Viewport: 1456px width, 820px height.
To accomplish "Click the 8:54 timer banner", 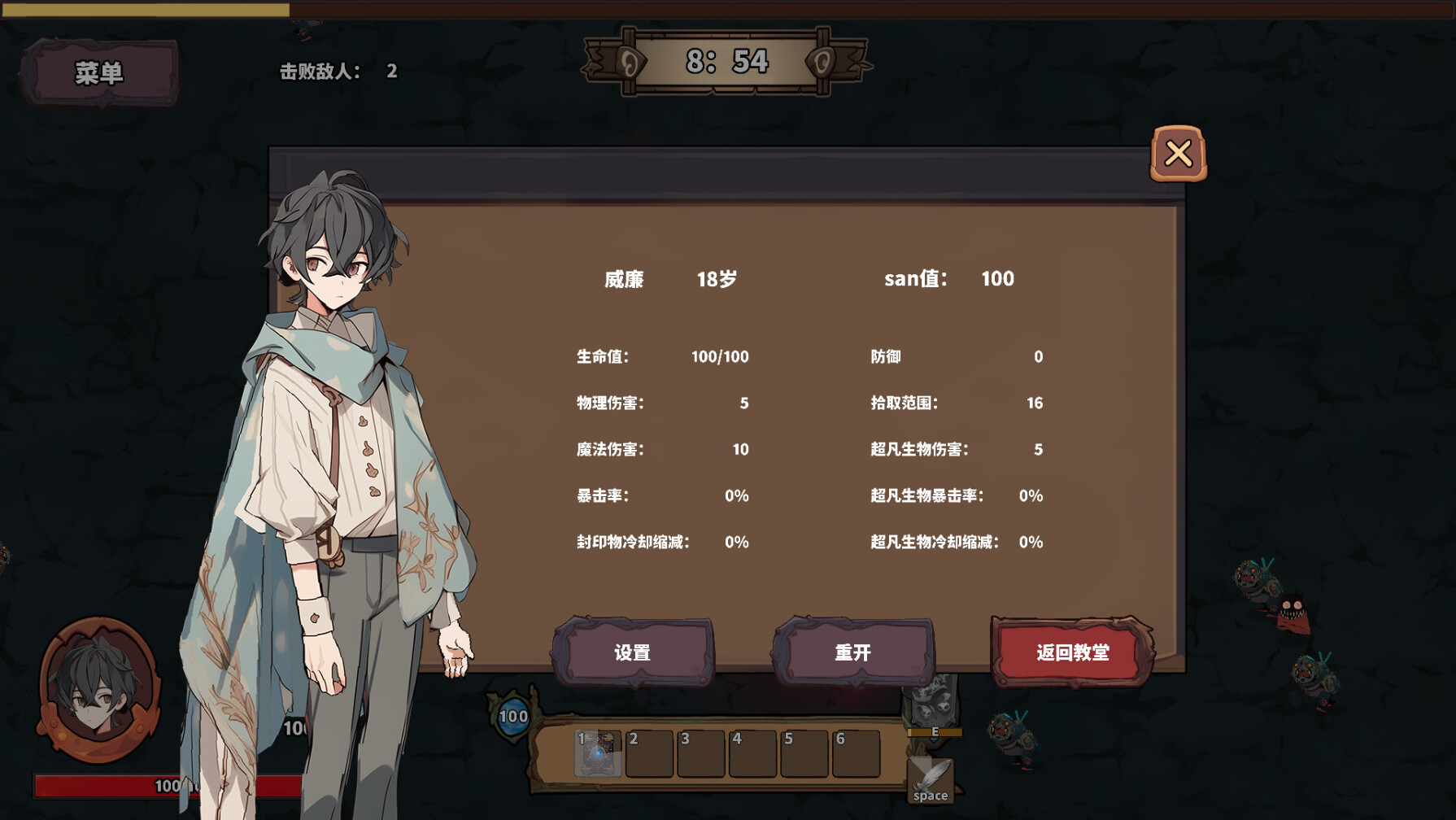I will (729, 59).
